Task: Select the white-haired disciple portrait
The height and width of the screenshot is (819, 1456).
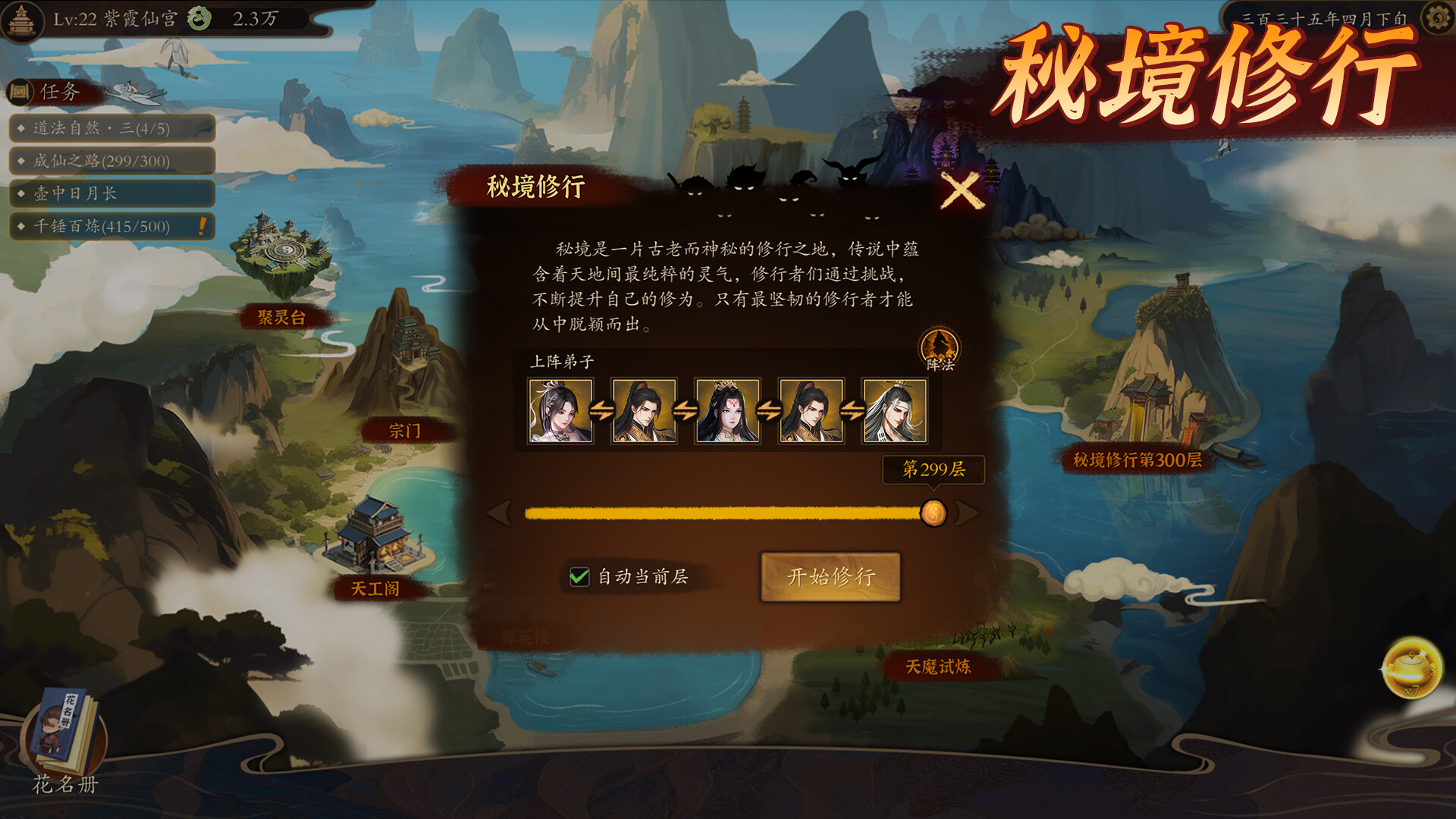Action: point(895,411)
